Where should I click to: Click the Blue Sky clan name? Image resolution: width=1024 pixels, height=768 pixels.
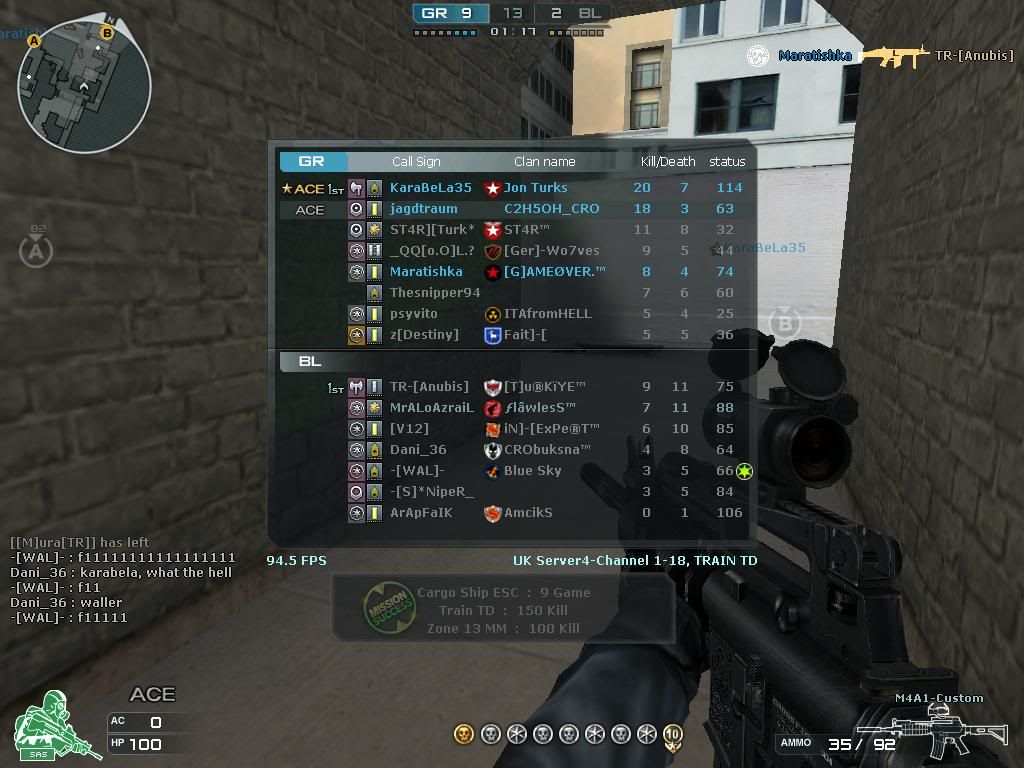[532, 471]
